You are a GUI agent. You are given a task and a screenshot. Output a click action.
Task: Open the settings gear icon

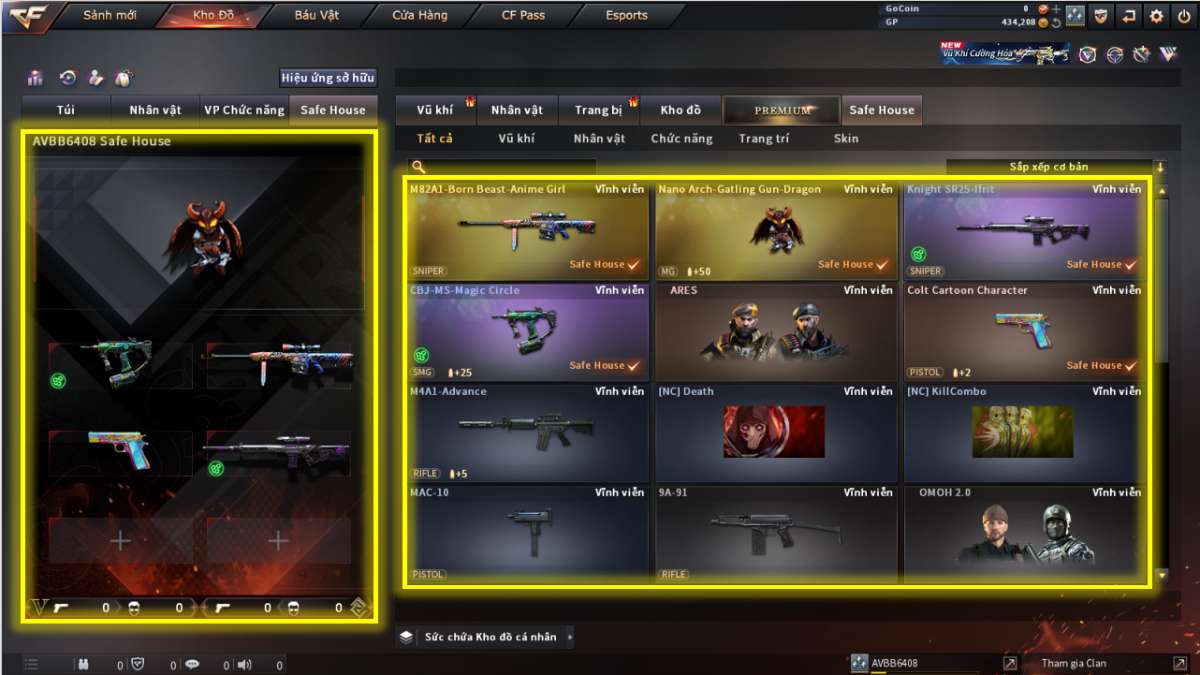pyautogui.click(x=1156, y=15)
